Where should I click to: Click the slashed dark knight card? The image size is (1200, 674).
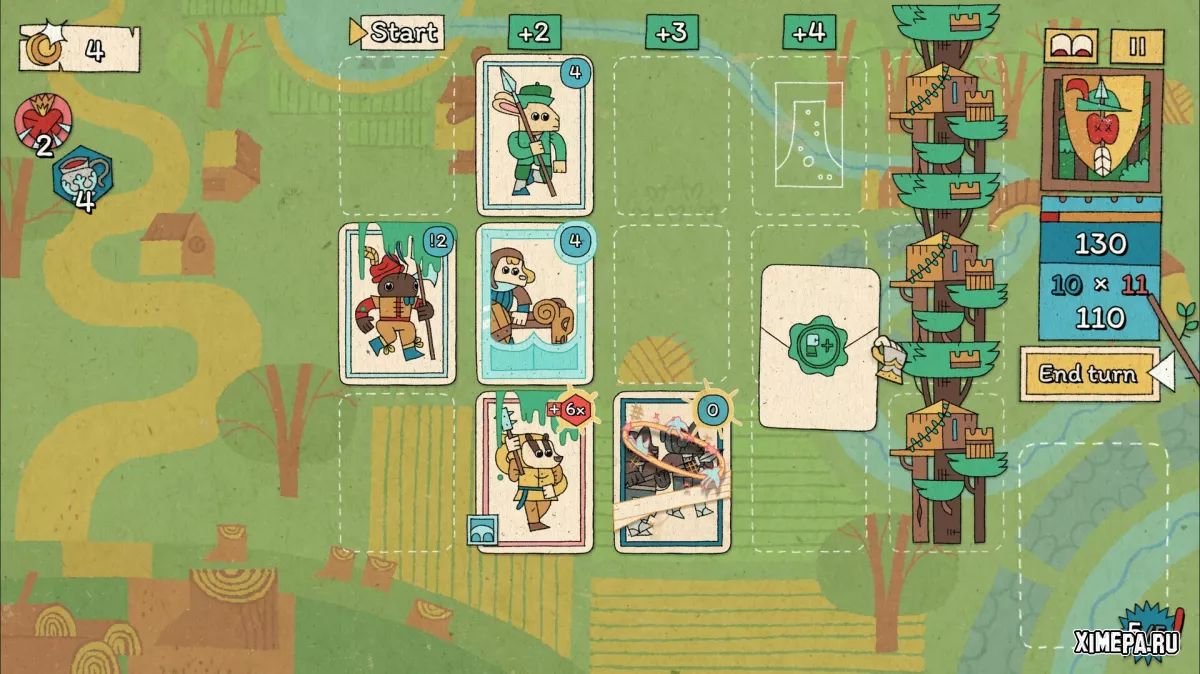(x=671, y=472)
